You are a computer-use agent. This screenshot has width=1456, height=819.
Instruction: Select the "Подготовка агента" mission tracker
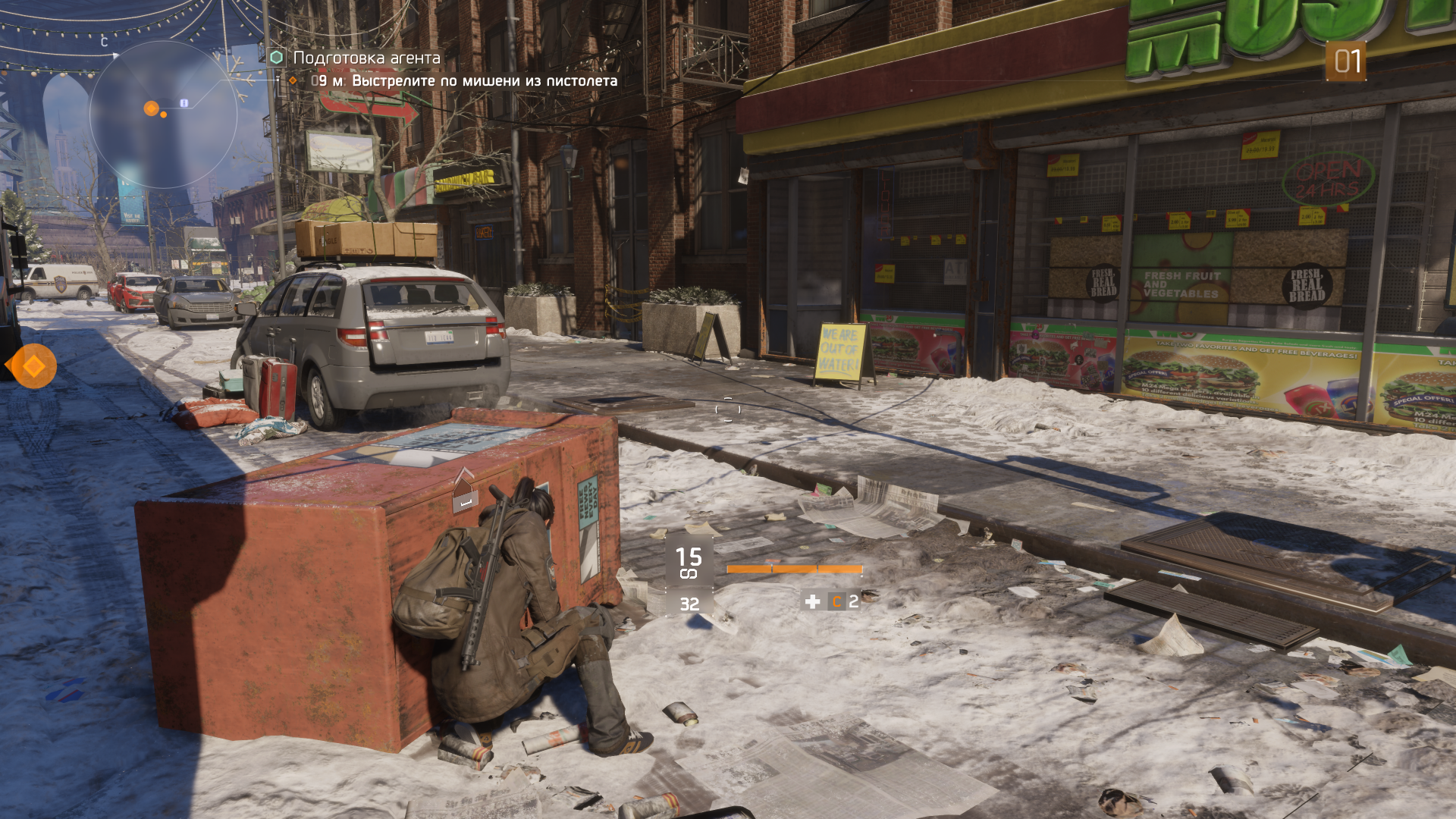[366, 58]
